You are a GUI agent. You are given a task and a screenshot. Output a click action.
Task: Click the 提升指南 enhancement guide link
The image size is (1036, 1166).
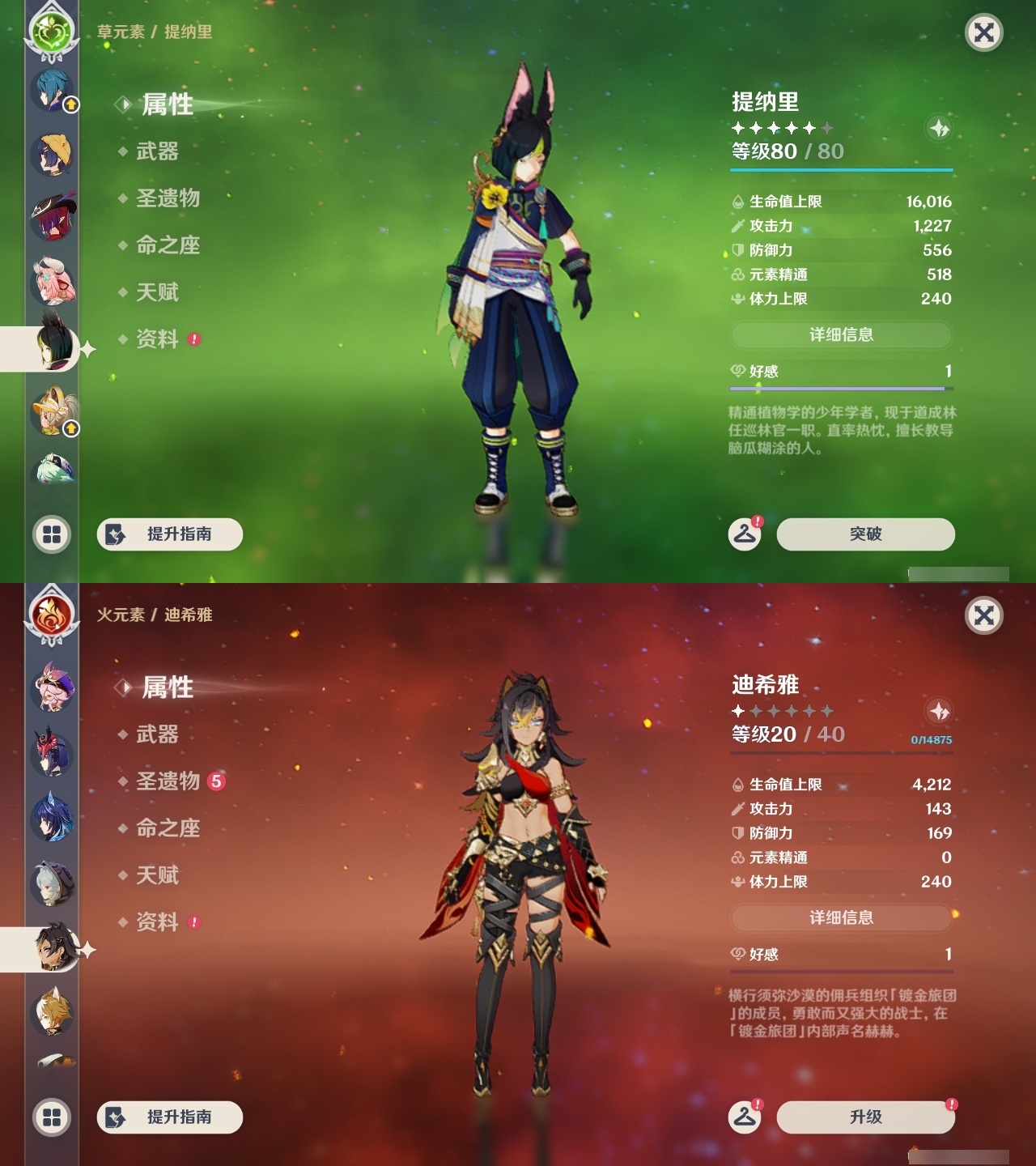tap(172, 534)
